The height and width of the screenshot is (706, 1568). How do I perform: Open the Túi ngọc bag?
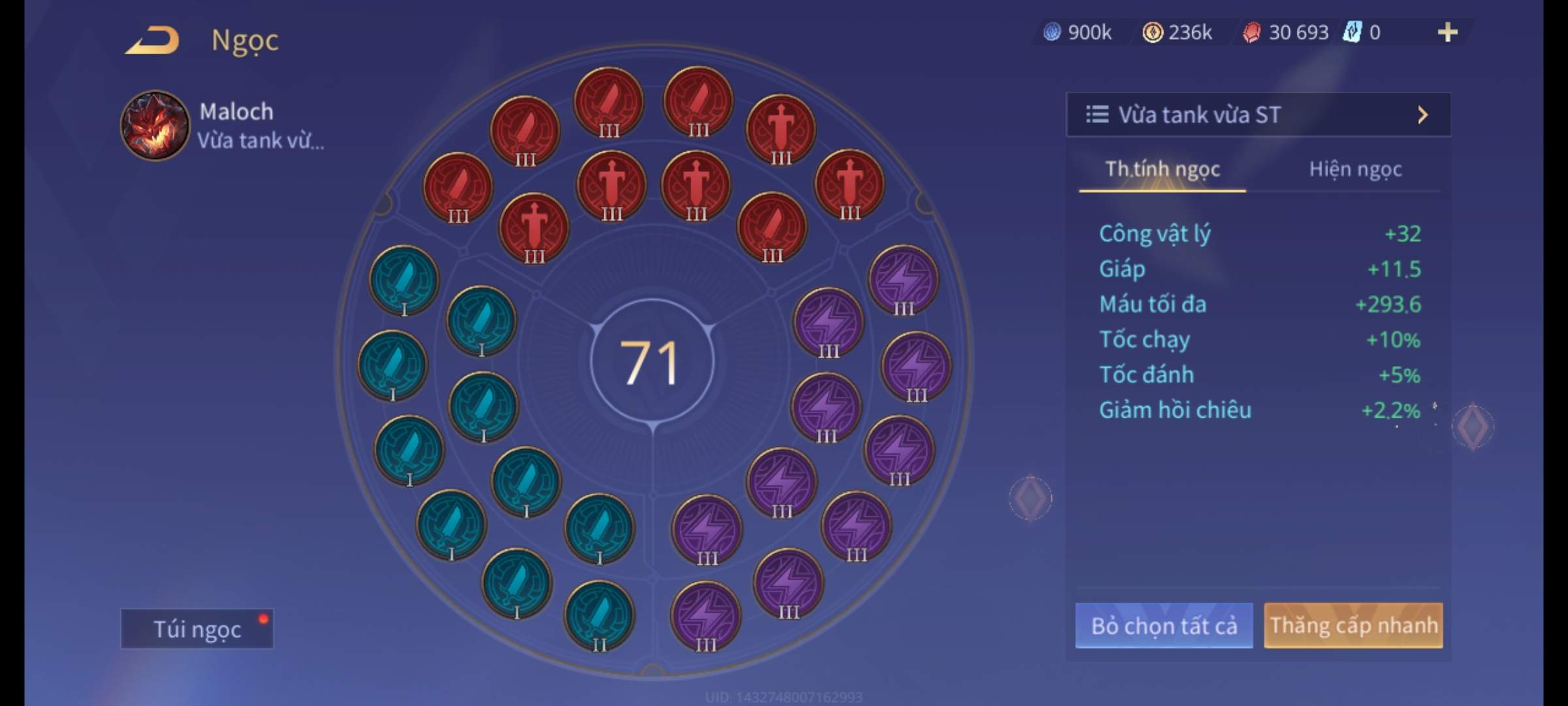(x=197, y=629)
